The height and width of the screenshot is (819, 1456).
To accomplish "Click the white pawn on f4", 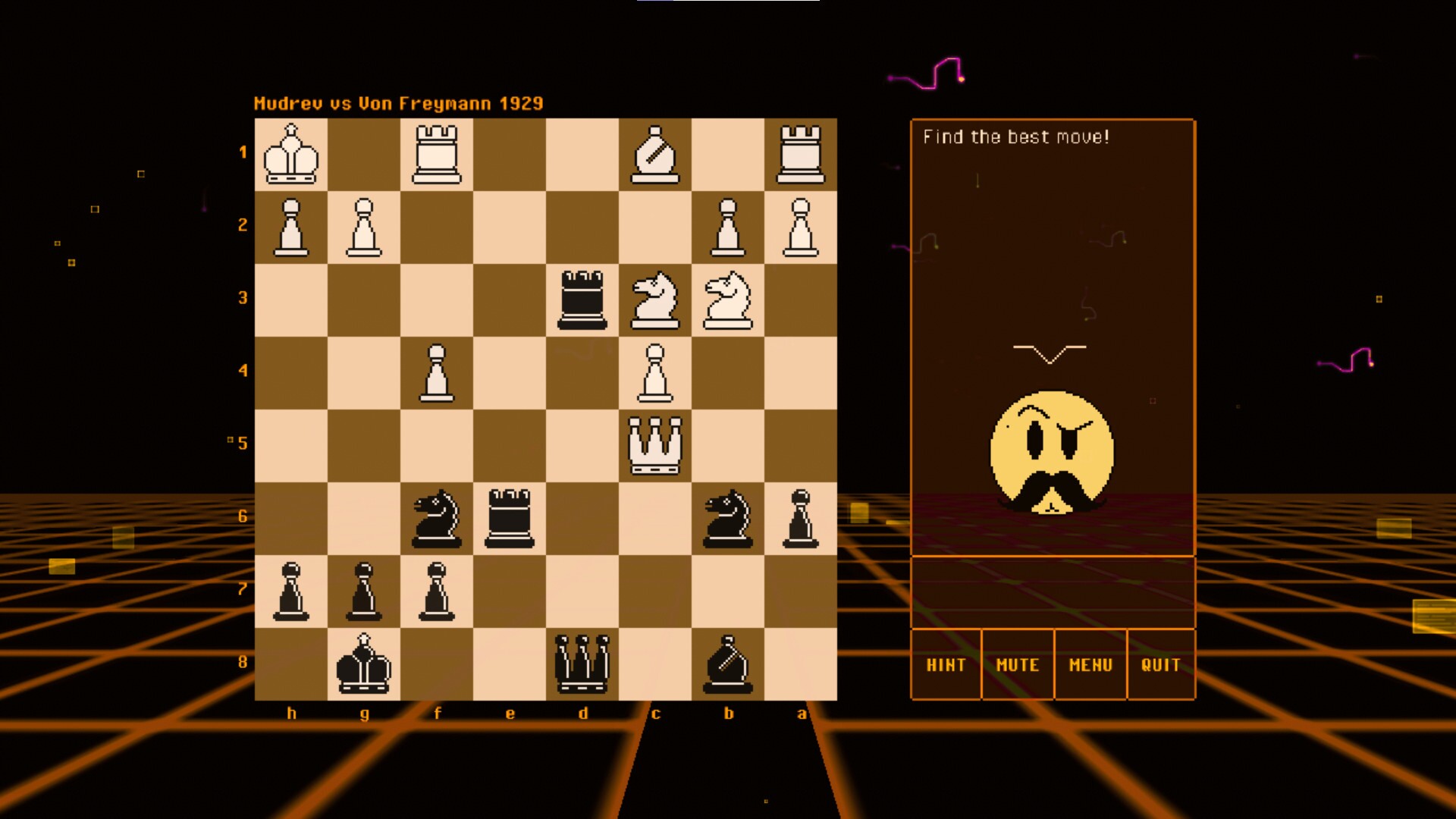I will click(438, 372).
